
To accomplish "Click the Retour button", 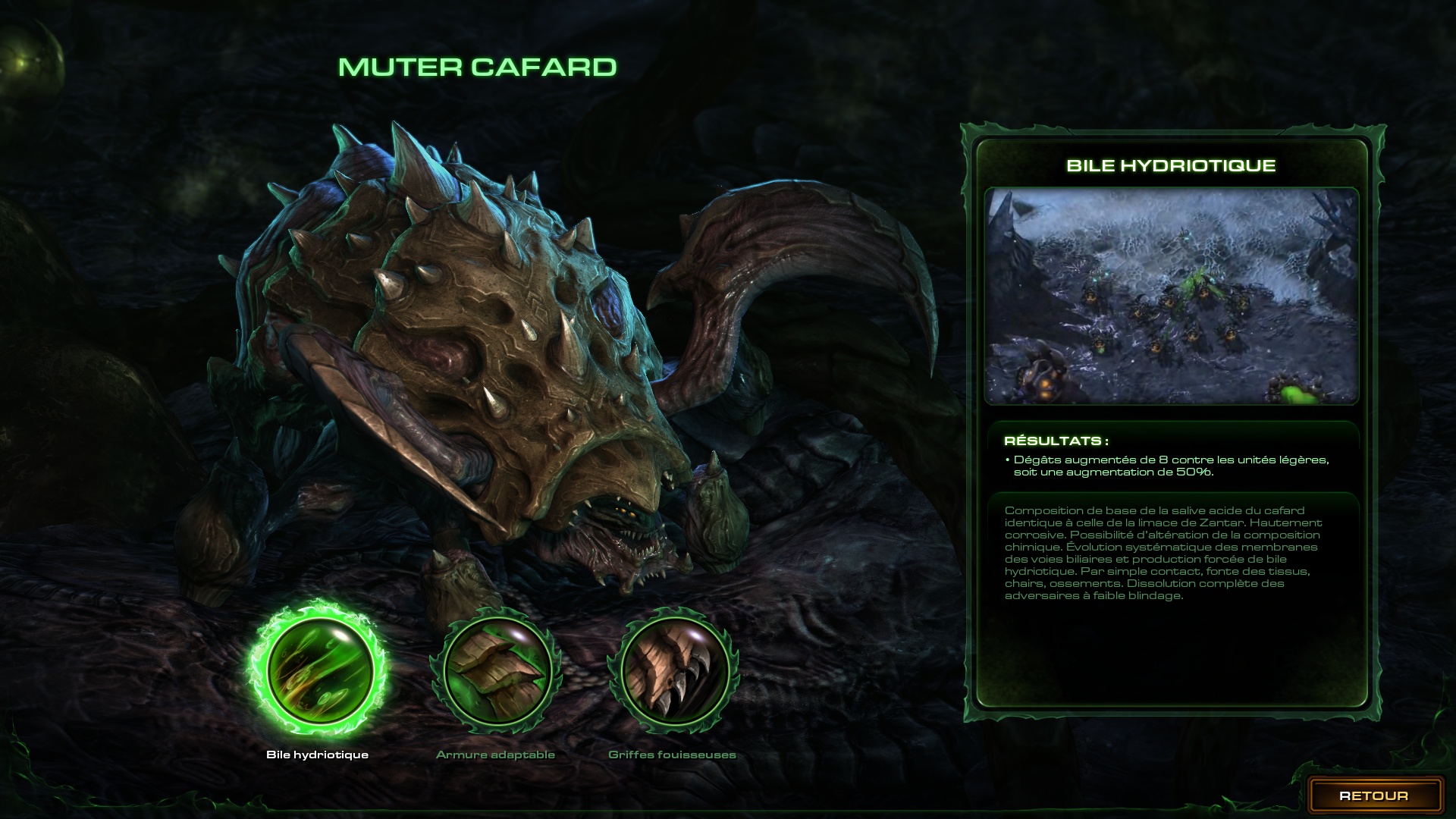I will [x=1373, y=795].
